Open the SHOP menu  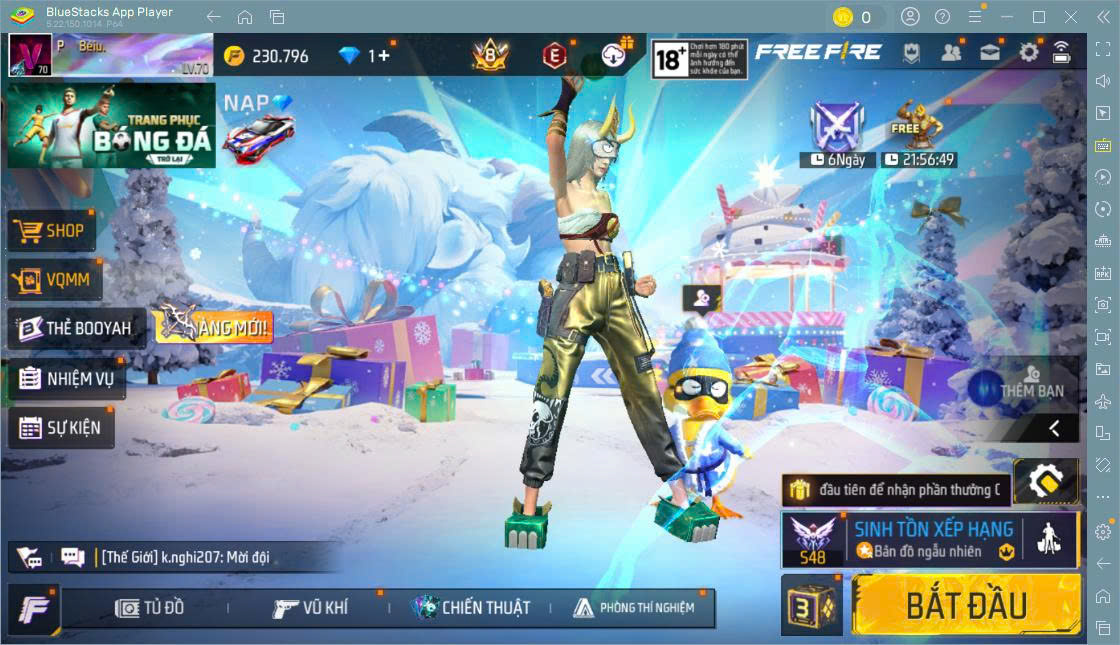[x=52, y=230]
